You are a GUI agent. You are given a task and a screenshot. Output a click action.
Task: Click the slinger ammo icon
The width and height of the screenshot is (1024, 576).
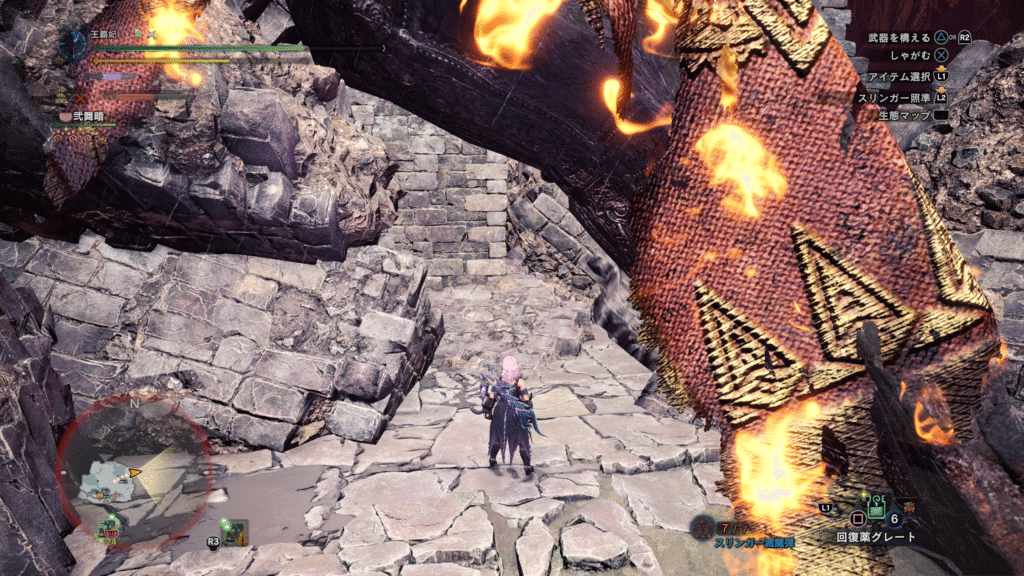tap(703, 526)
